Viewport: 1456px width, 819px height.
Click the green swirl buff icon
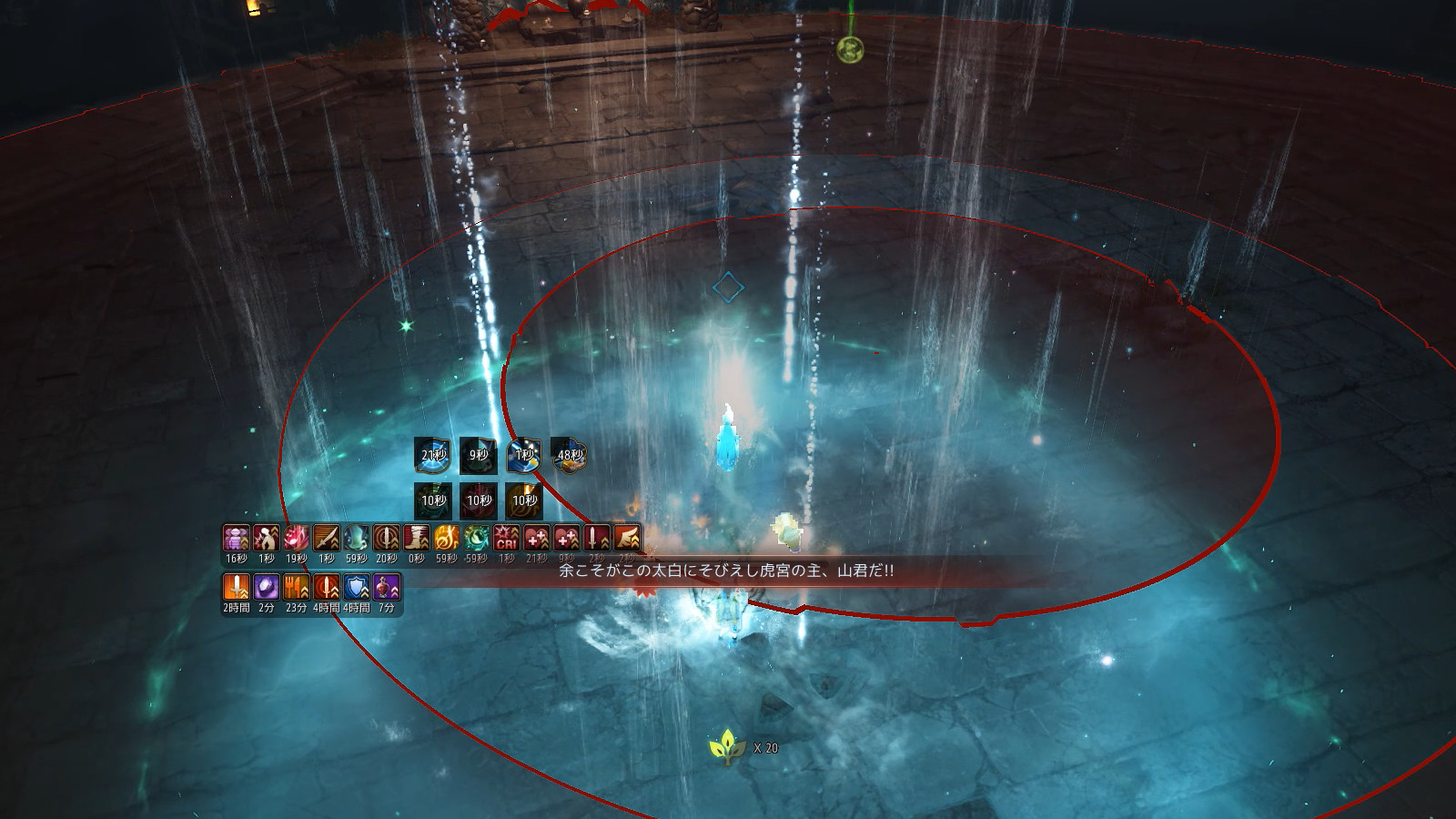(x=477, y=538)
